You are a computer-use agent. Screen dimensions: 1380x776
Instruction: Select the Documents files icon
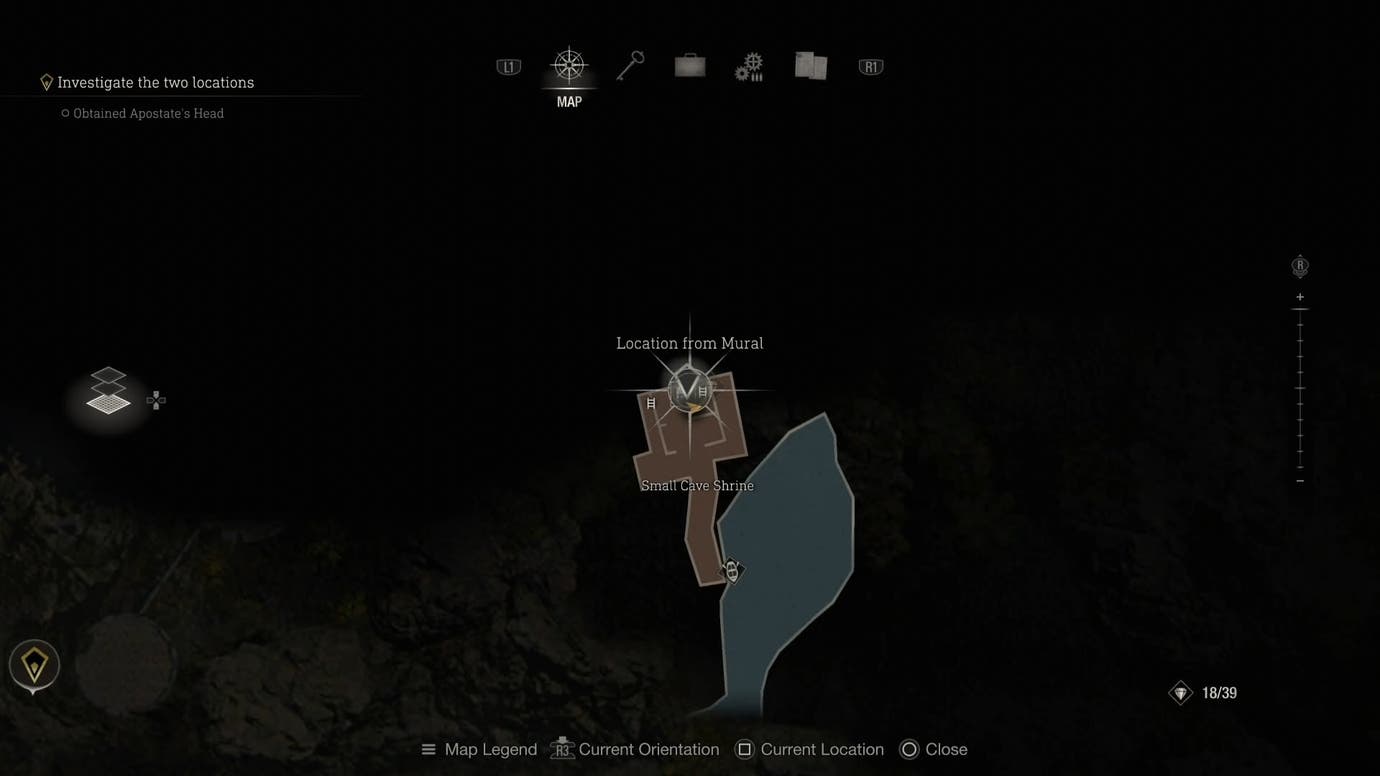810,65
